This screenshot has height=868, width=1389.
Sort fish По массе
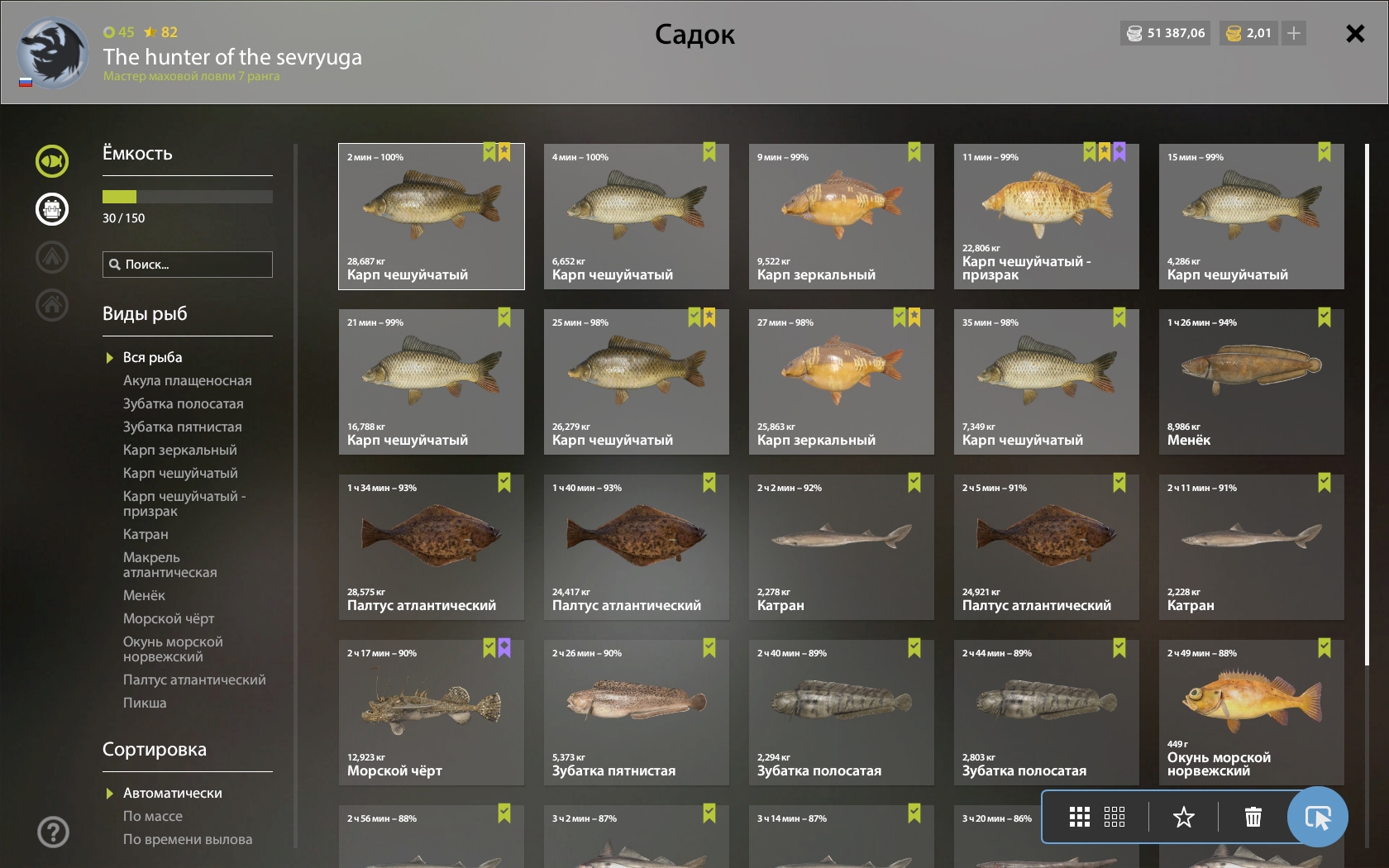coord(153,816)
